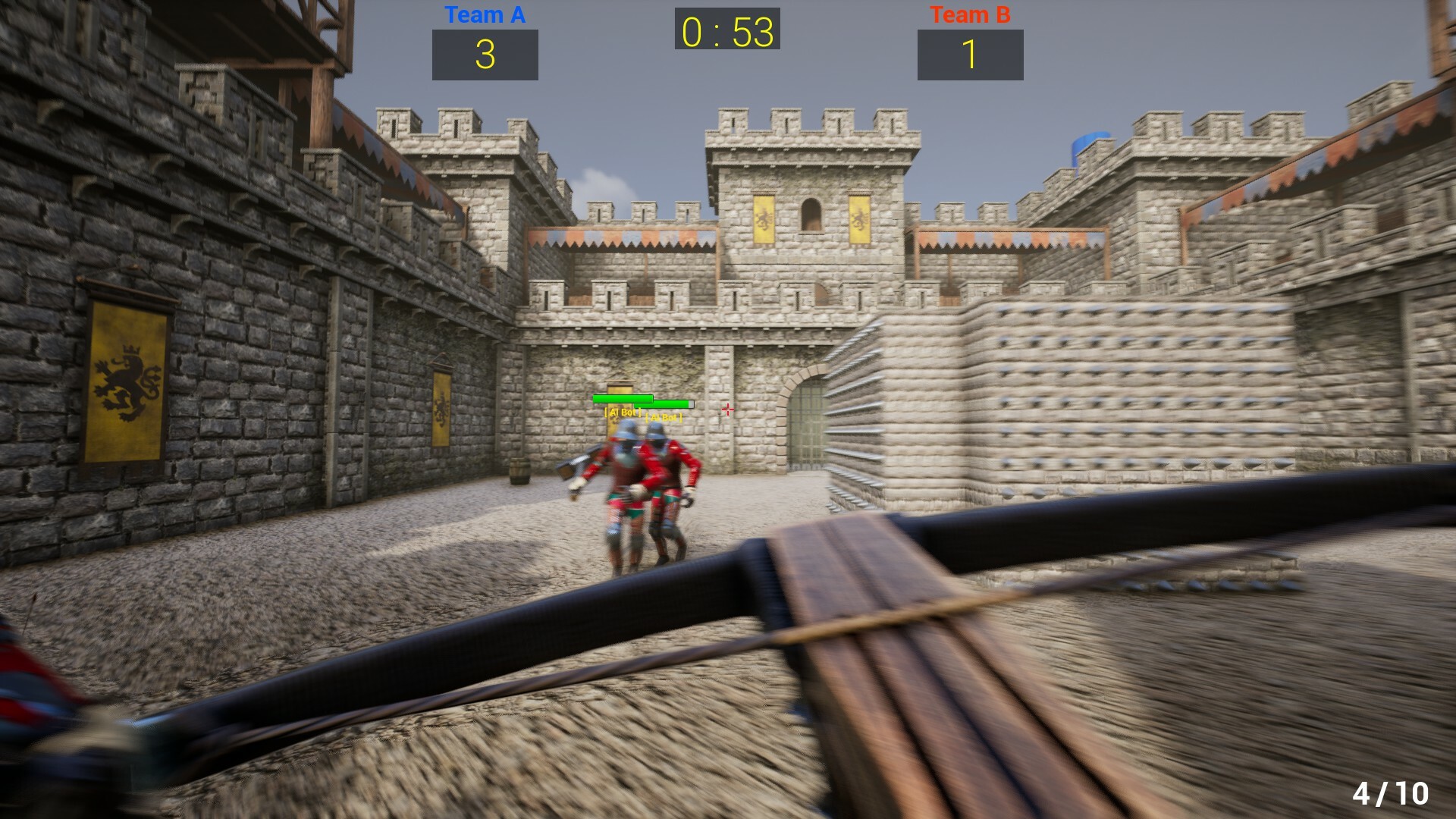Click the red crosshair in screen center
This screenshot has height=819, width=1456.
[728, 409]
